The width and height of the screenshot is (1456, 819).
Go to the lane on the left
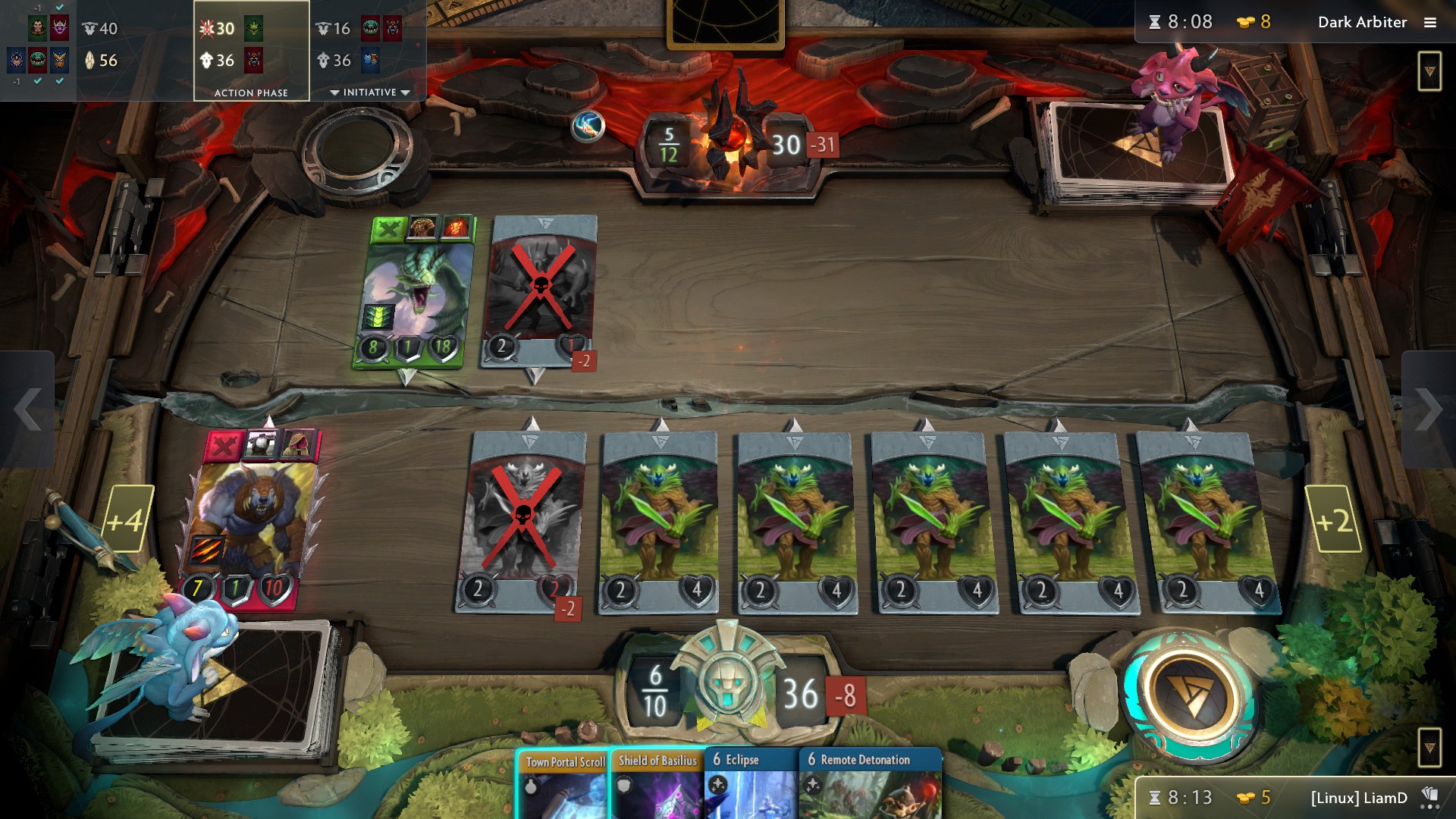tap(27, 409)
